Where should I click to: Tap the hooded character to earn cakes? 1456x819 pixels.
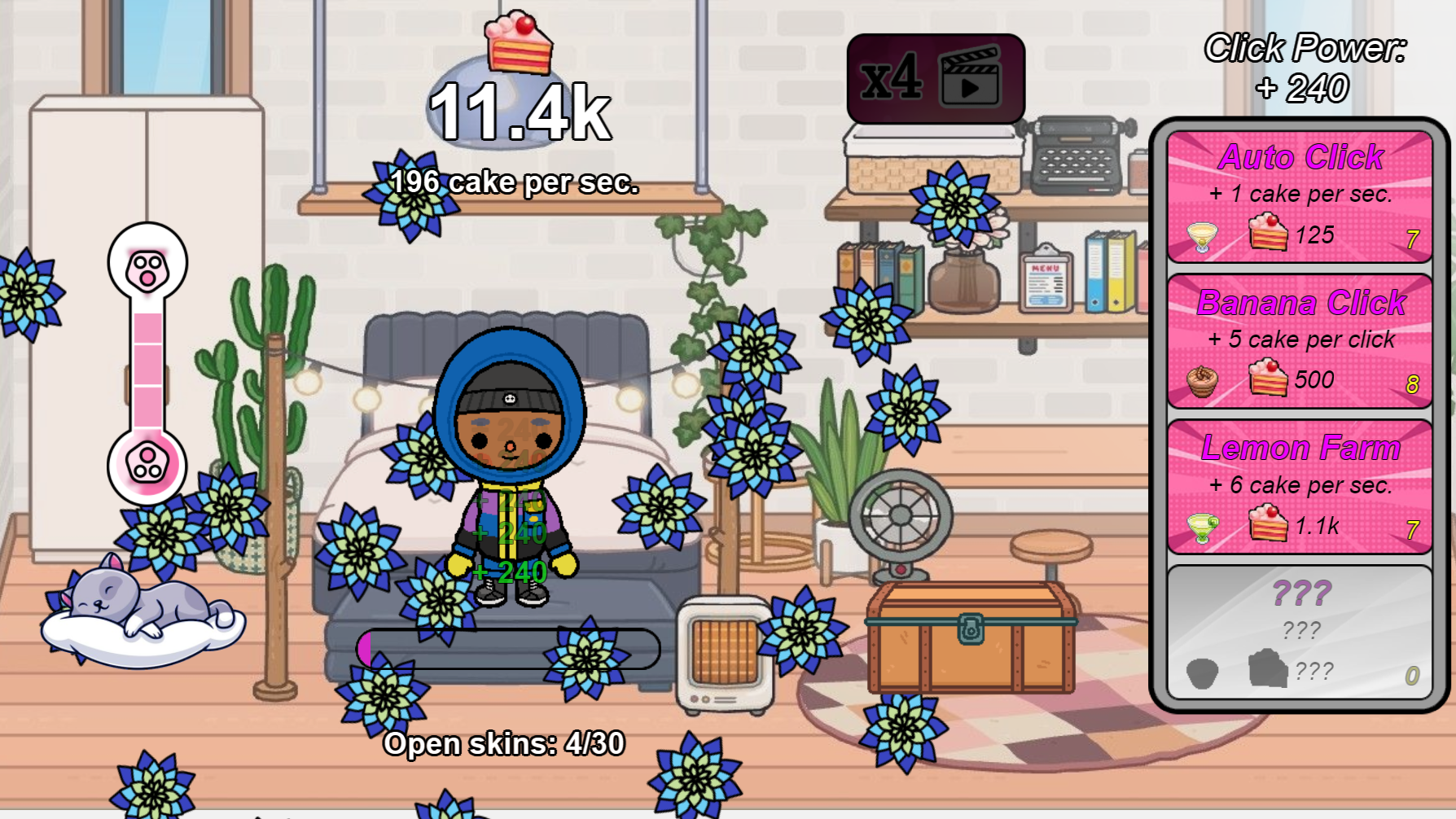pos(513,456)
